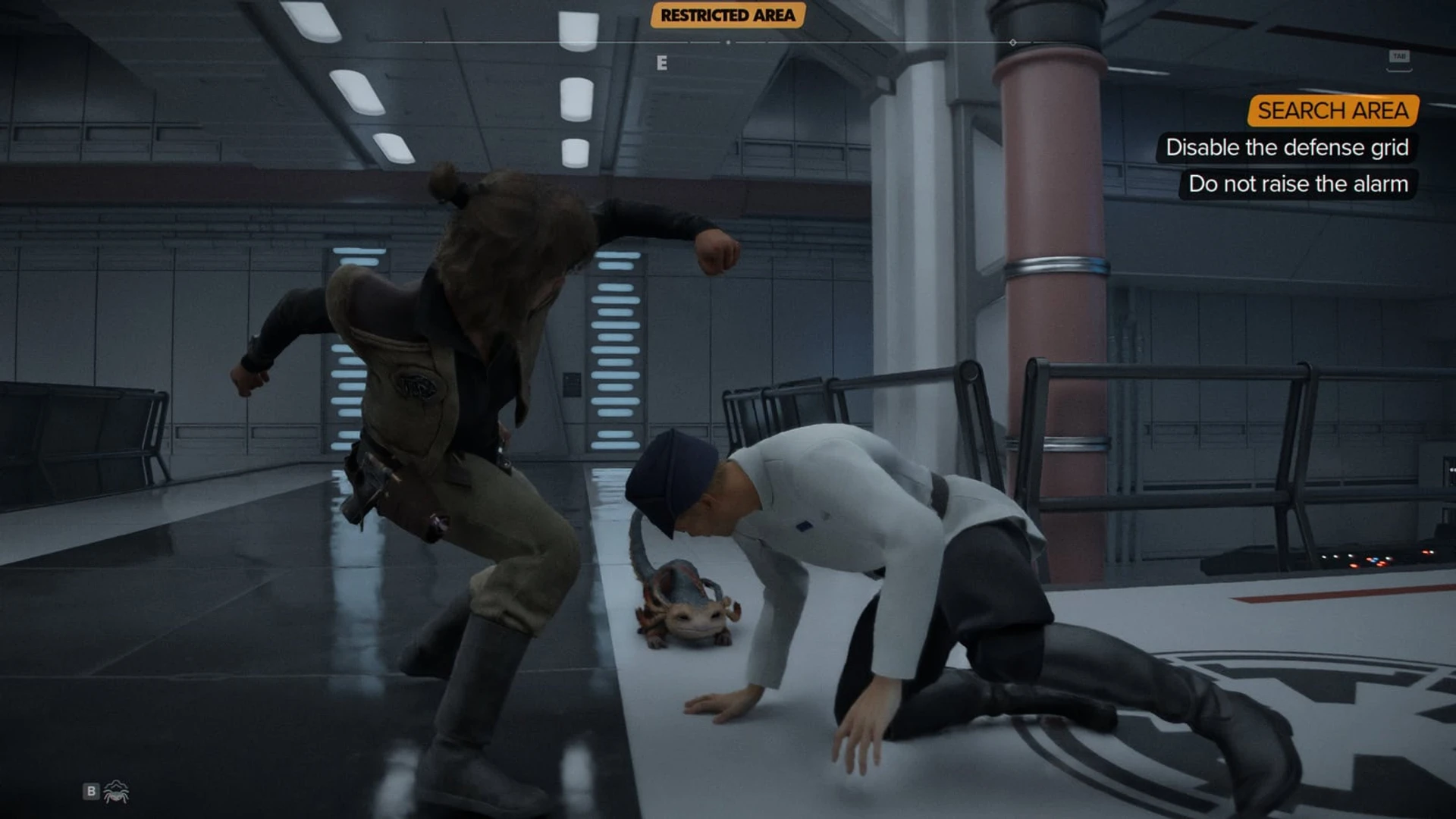Viewport: 1456px width, 819px height.
Task: Click the left dot marker on the compass bar
Action: point(730,43)
